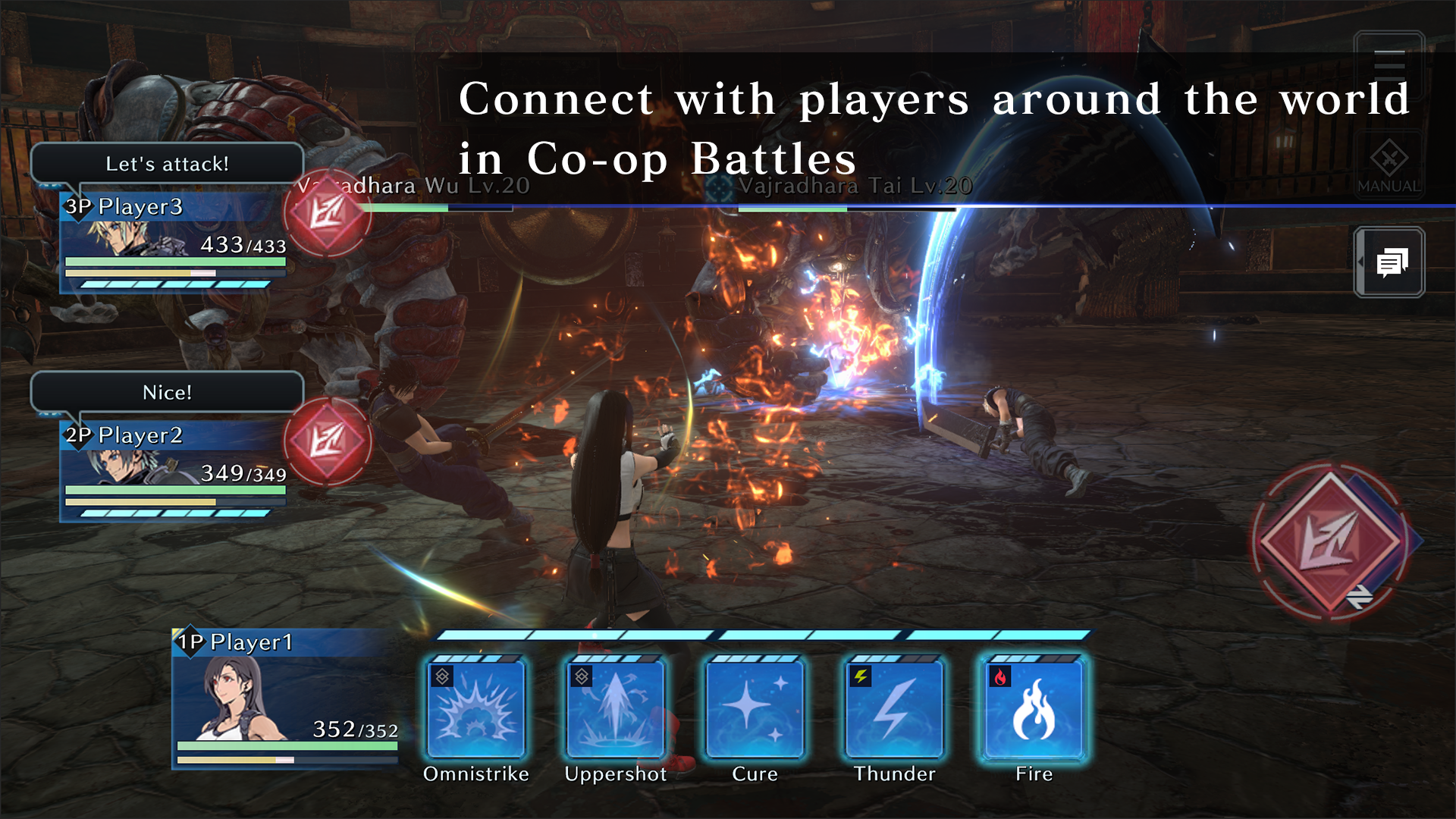Viewport: 1456px width, 819px height.
Task: Cast the Omnistrike ability
Action: click(x=475, y=711)
